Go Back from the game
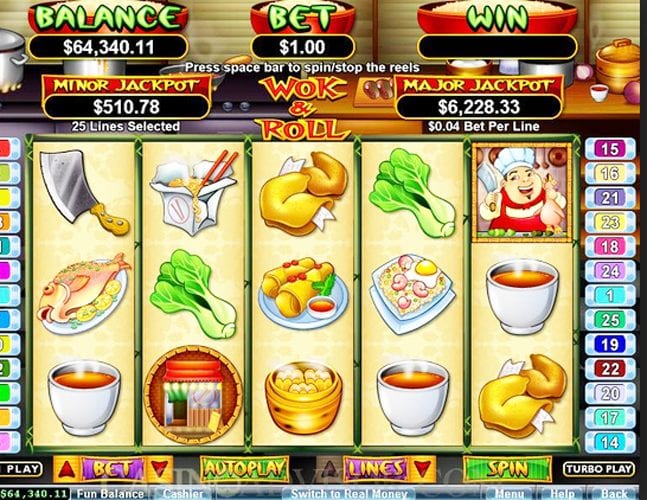647x500 pixels. click(616, 493)
